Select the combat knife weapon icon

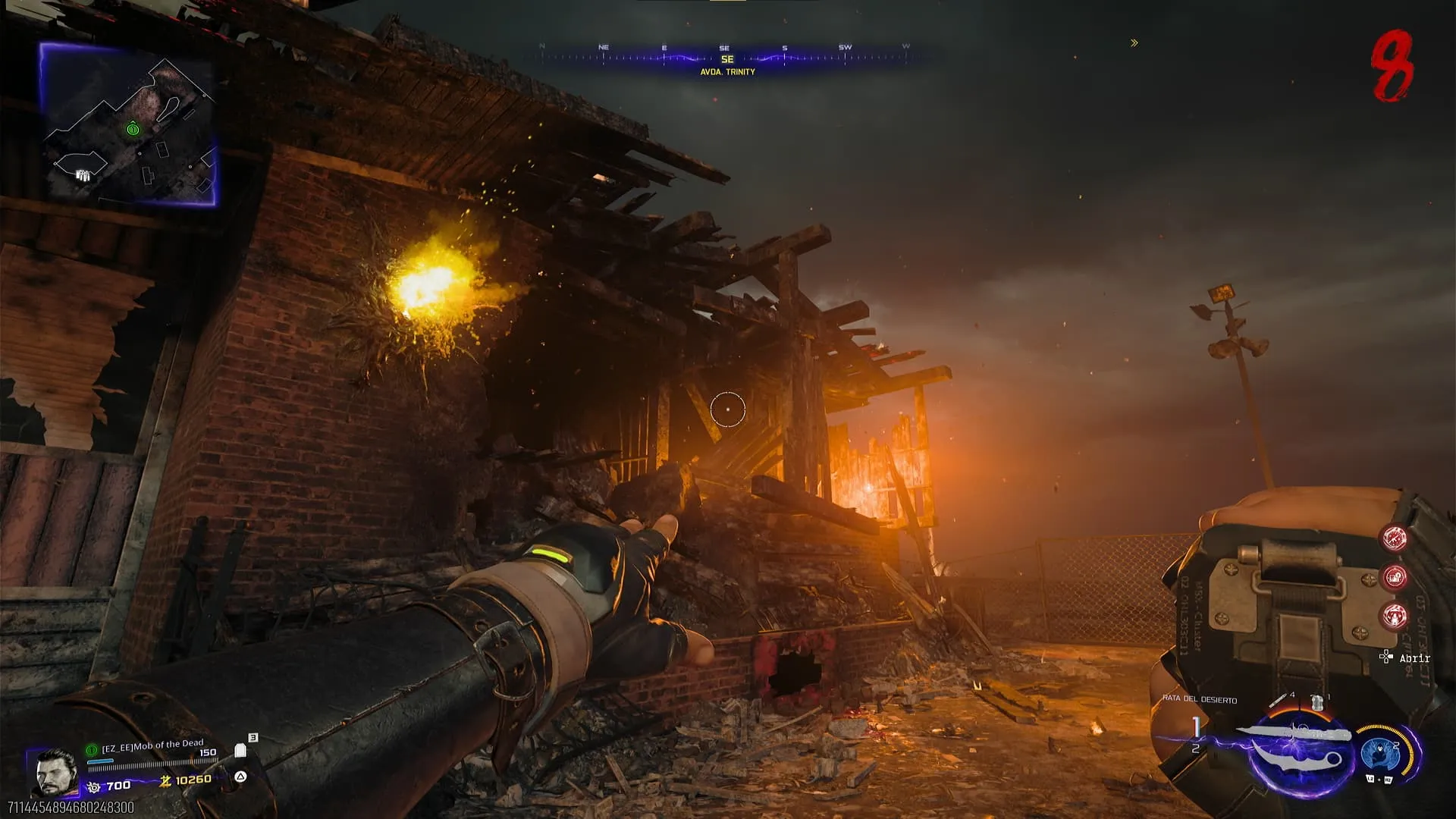click(x=1298, y=748)
